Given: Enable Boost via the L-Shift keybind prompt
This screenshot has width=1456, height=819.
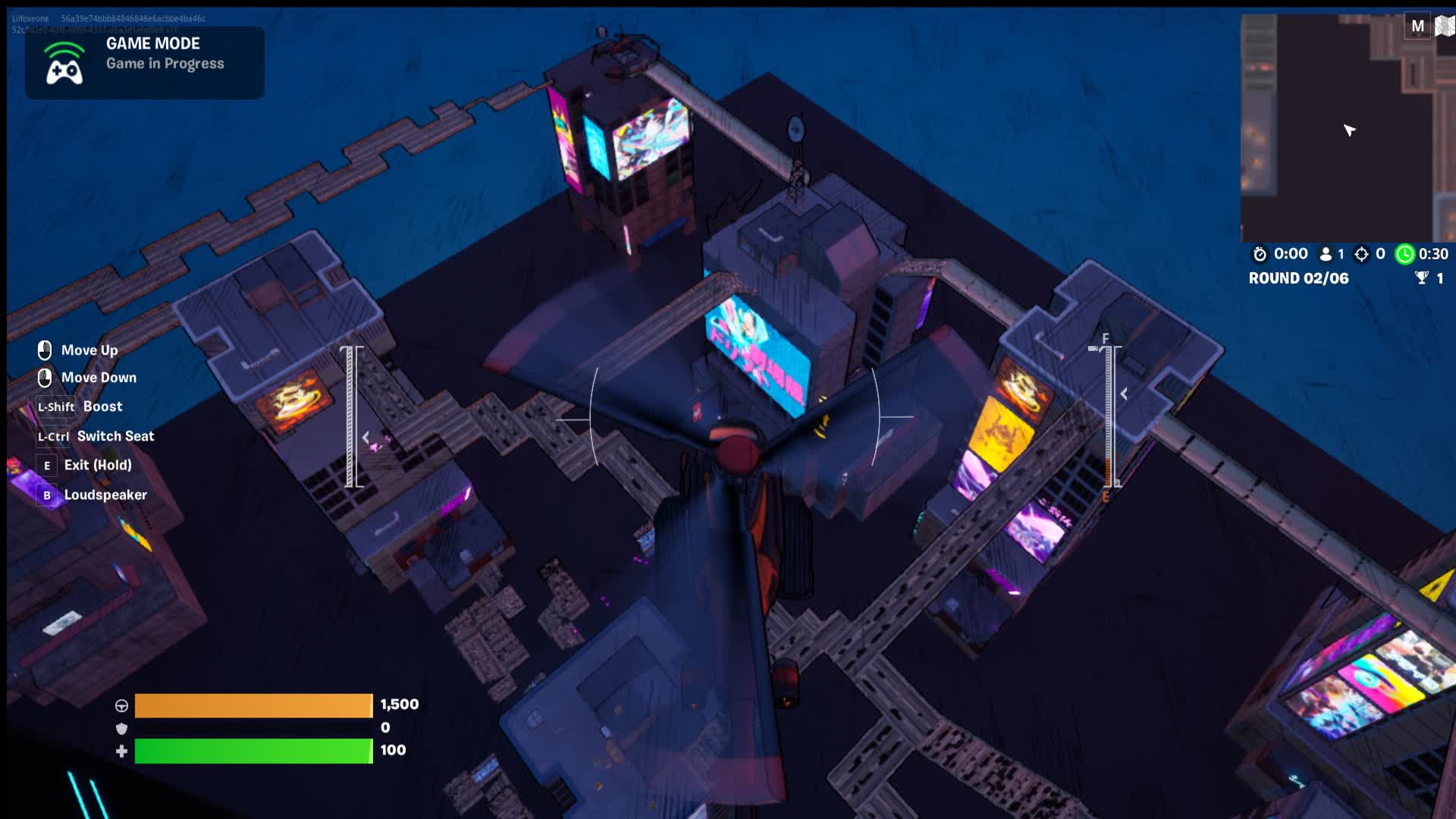Looking at the screenshot, I should (x=55, y=407).
